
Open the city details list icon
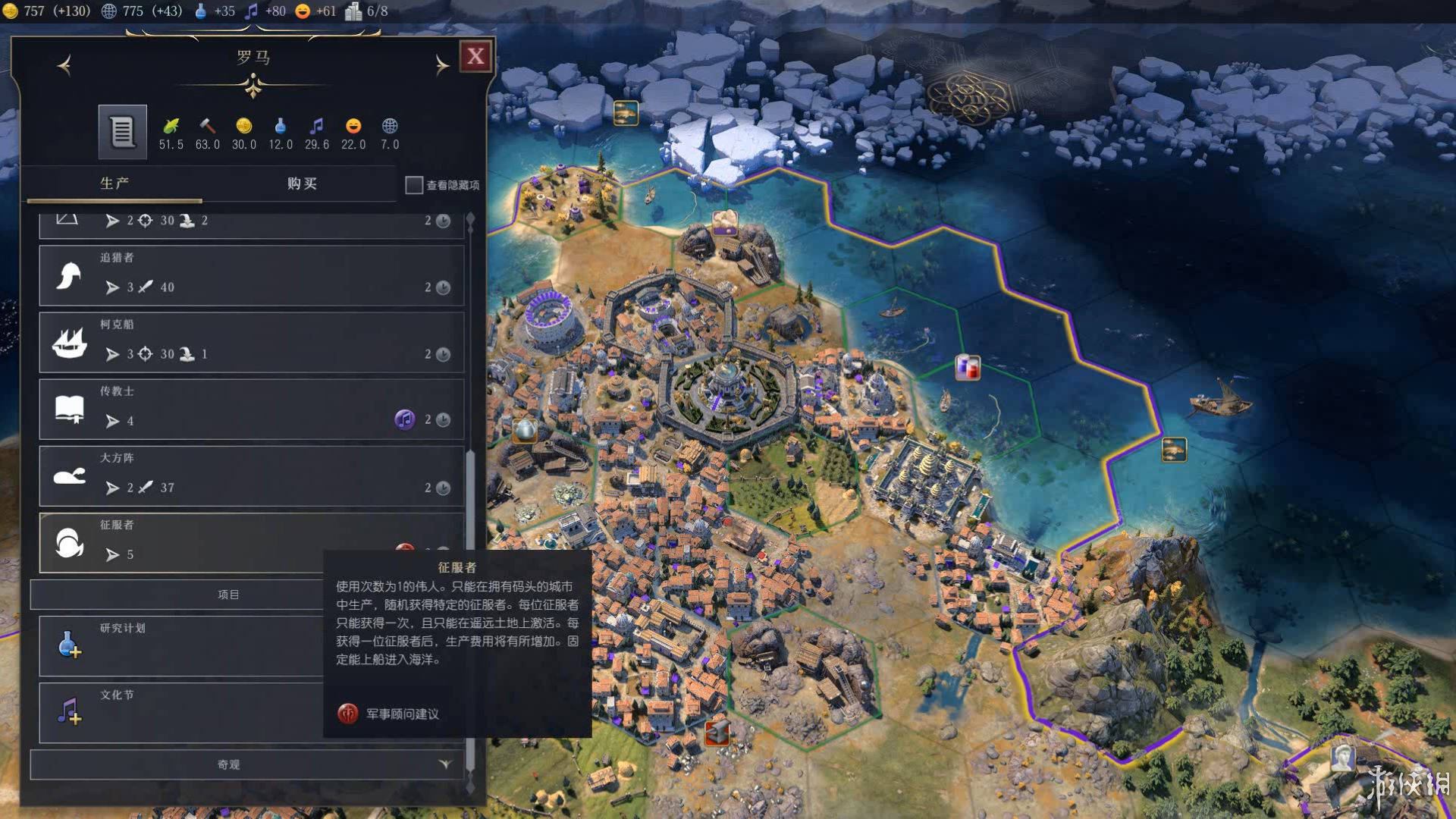[122, 132]
